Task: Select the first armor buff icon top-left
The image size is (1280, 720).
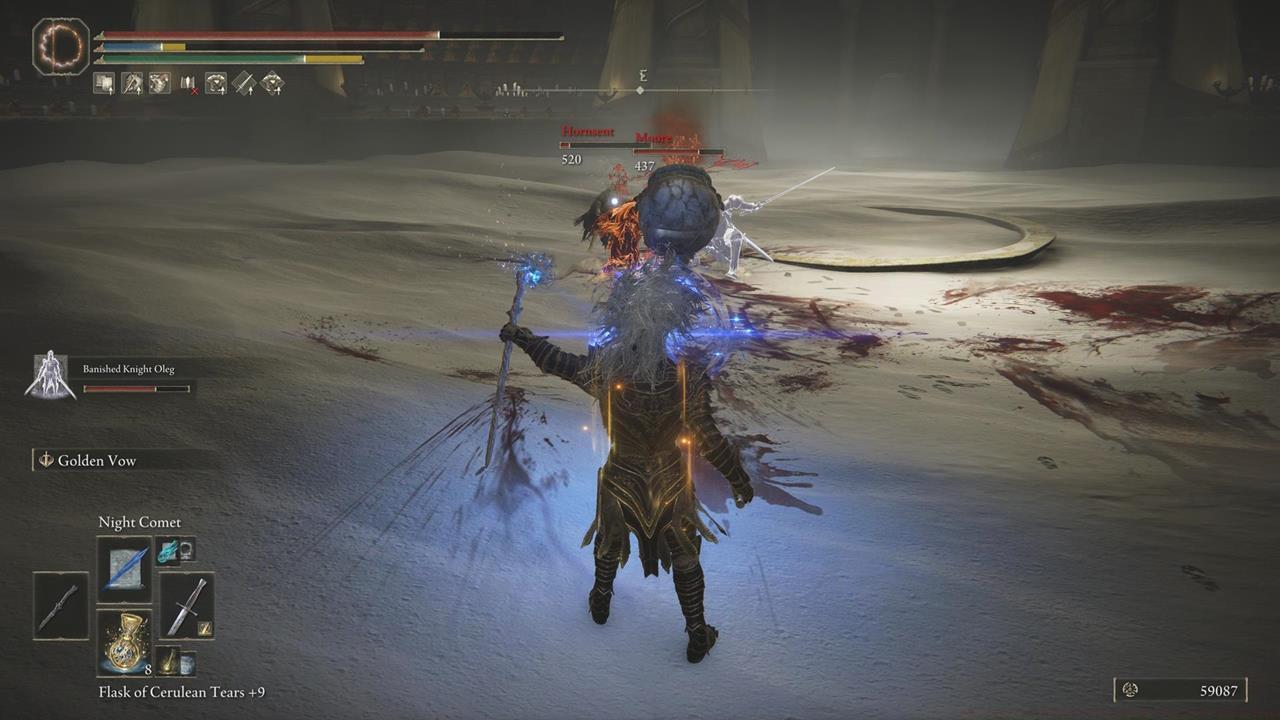Action: [x=104, y=84]
